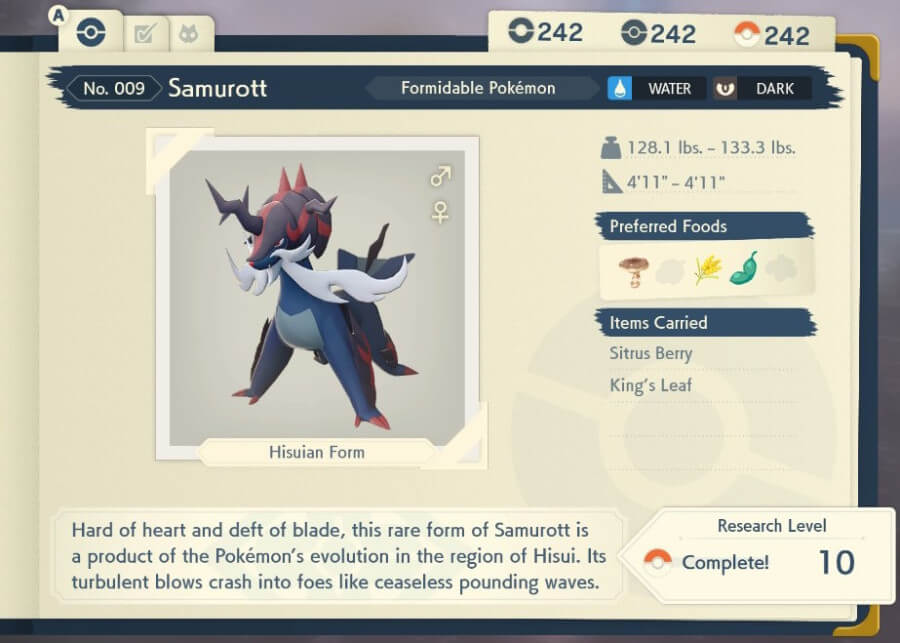Click the Sitrus Berry carried item
This screenshot has height=643, width=900.
(x=650, y=353)
